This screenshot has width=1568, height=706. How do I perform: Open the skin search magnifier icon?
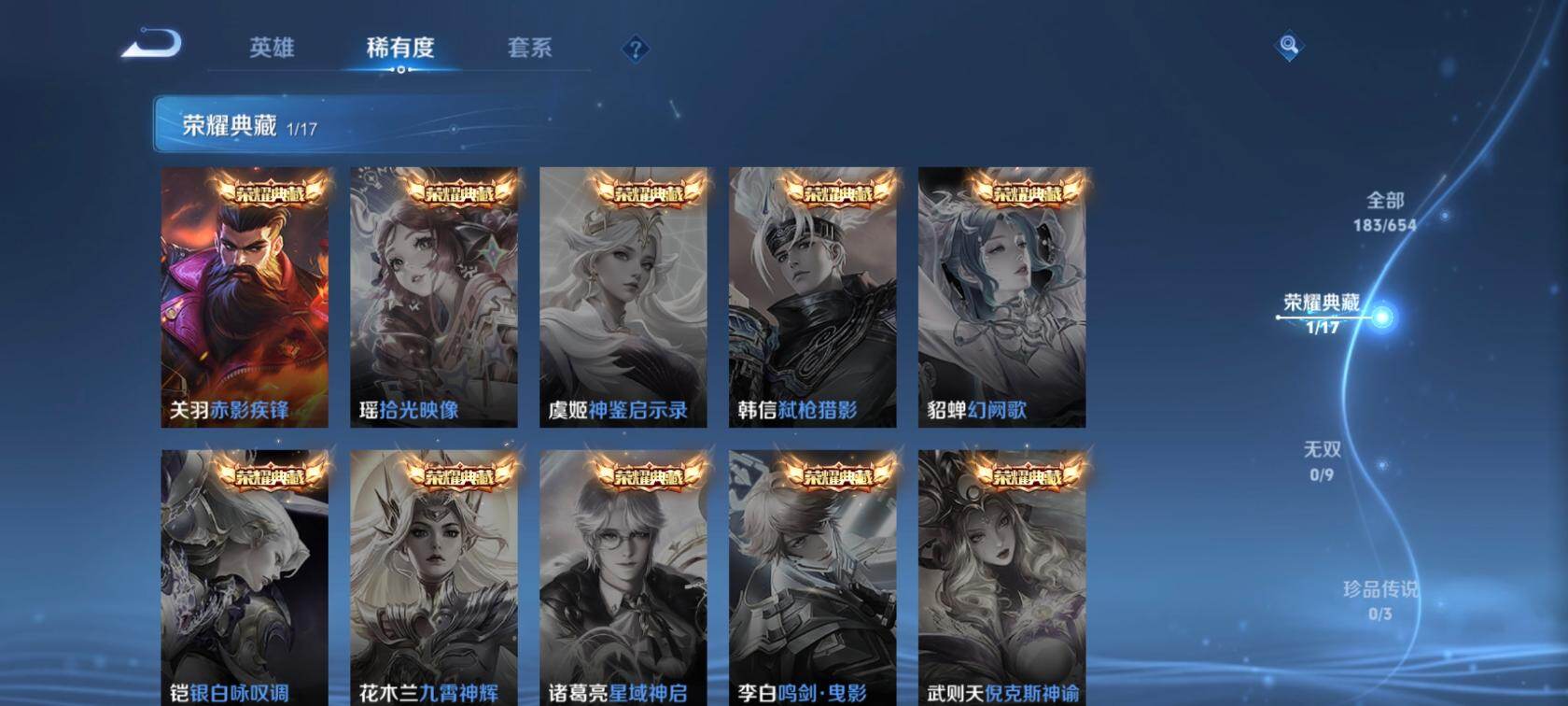(1289, 46)
